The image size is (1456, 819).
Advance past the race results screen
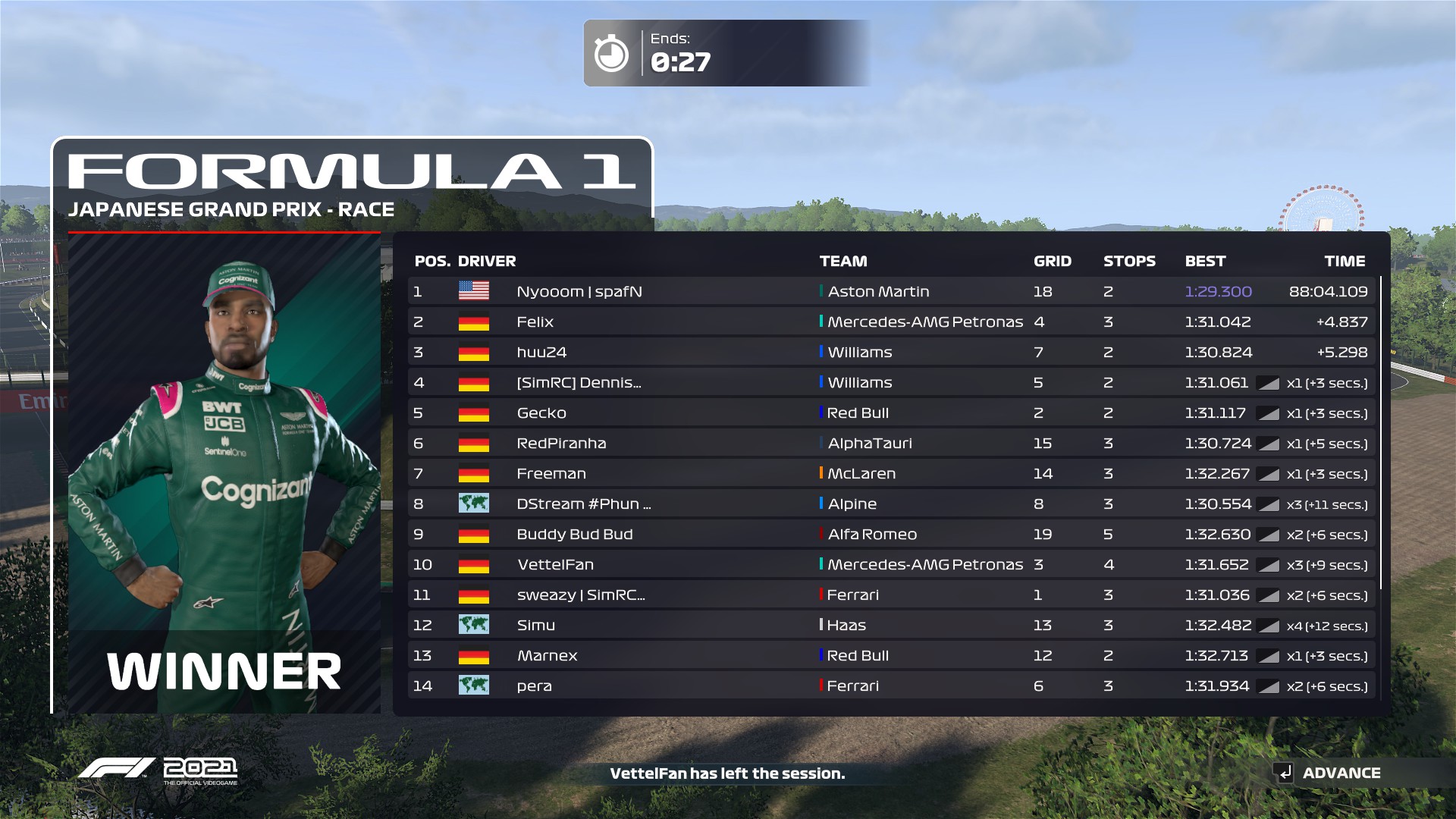click(1329, 773)
